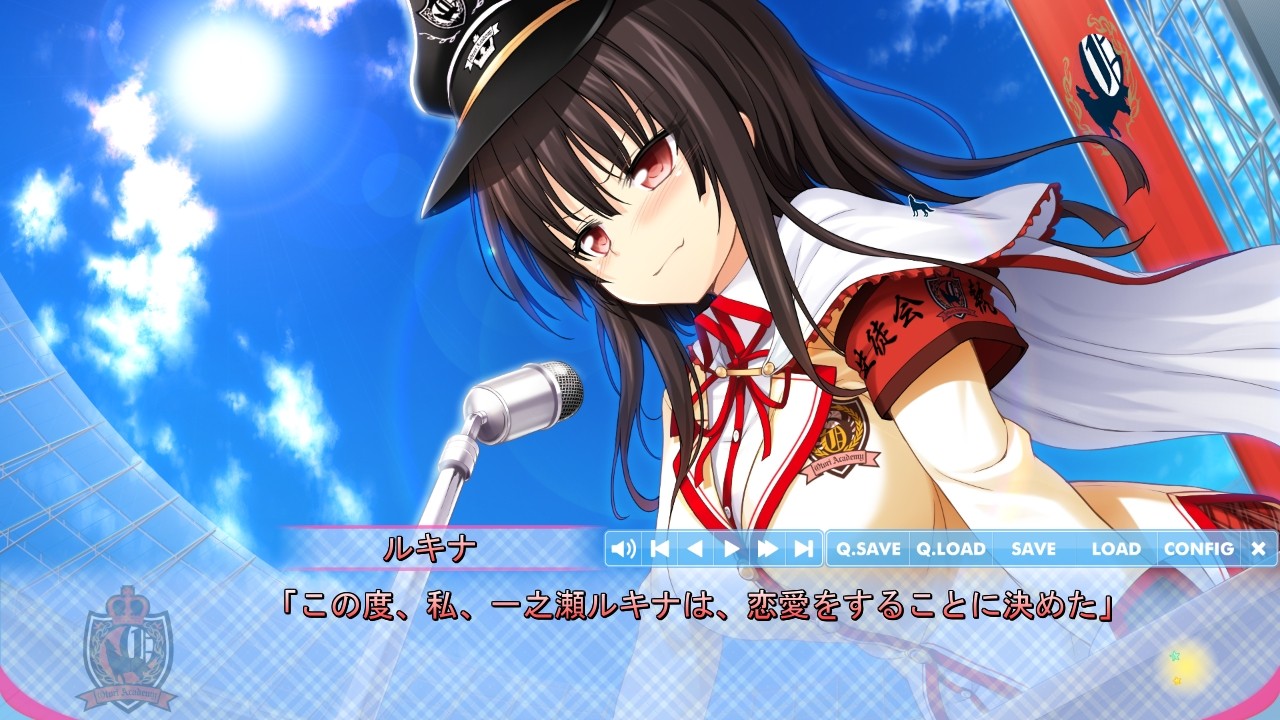The width and height of the screenshot is (1280, 720).
Task: Enable auto-advance reading mode
Action: pyautogui.click(x=730, y=548)
